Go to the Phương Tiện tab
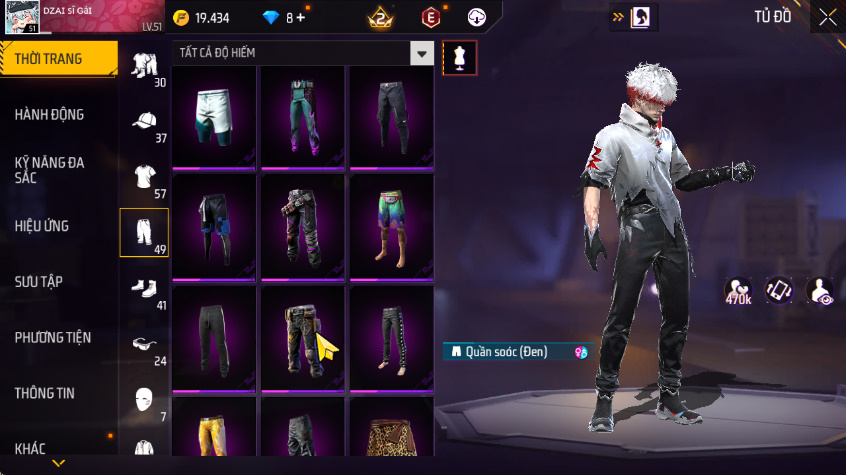Image resolution: width=846 pixels, height=475 pixels. (52, 338)
